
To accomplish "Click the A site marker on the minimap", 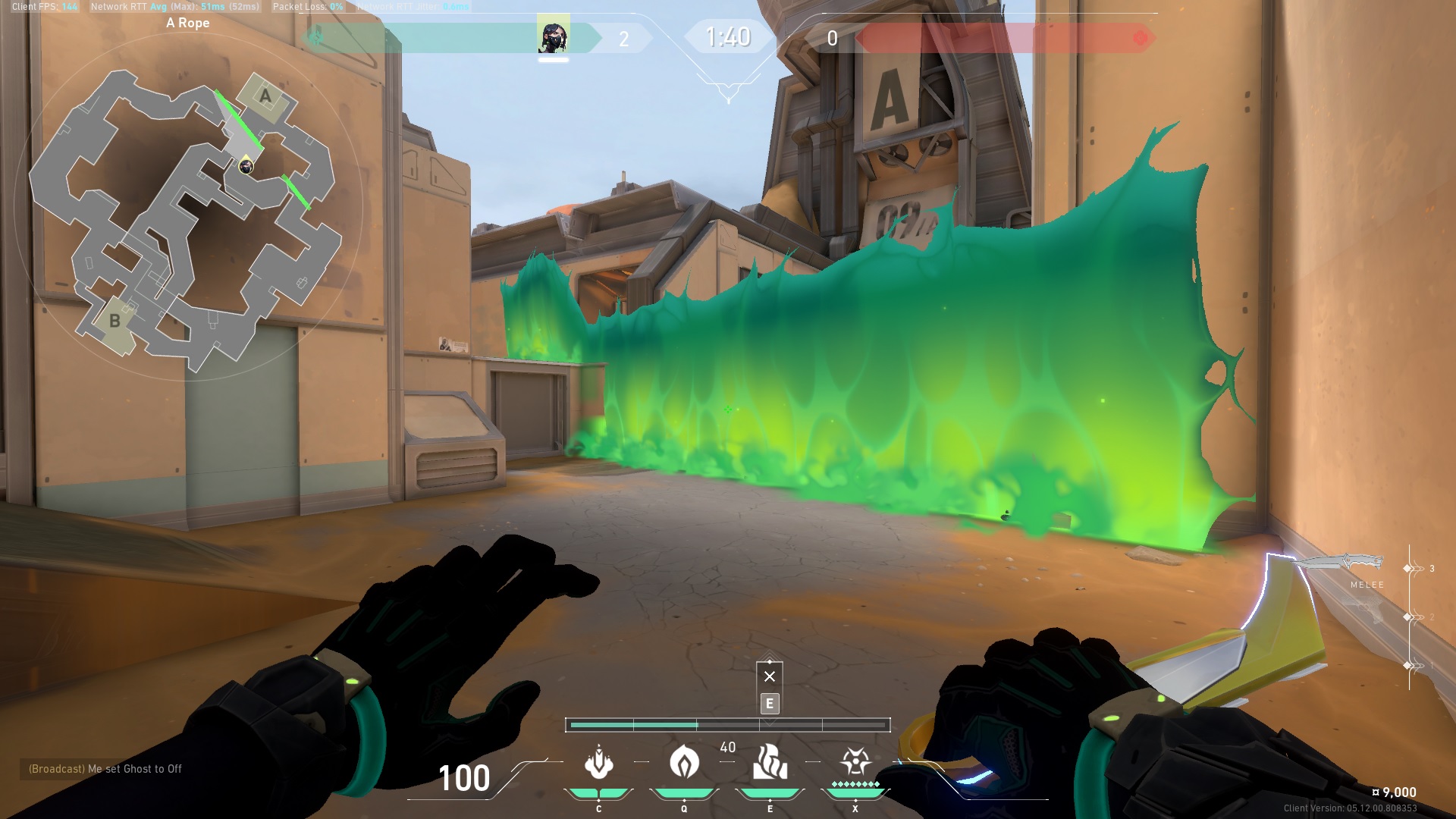I will [265, 96].
